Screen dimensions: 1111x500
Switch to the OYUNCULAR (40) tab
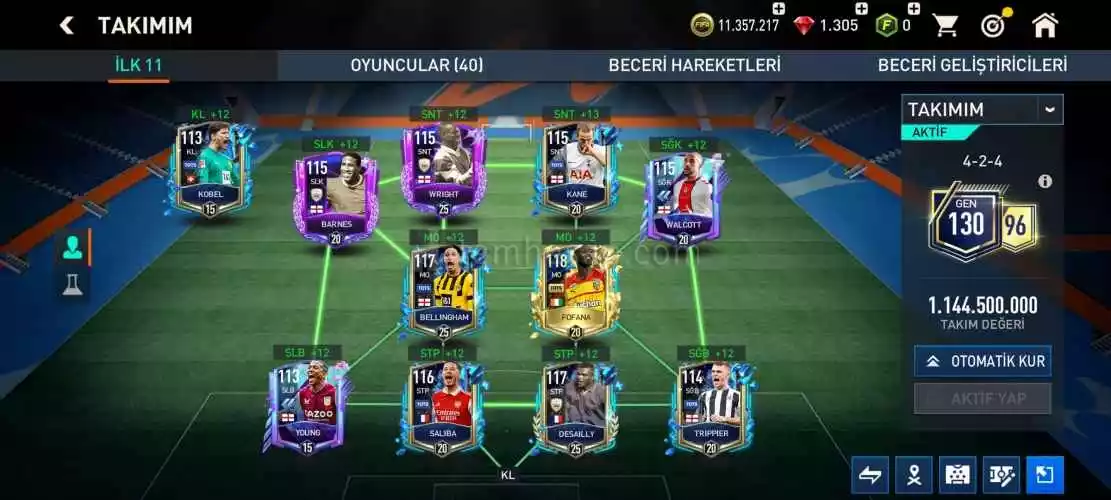click(416, 65)
